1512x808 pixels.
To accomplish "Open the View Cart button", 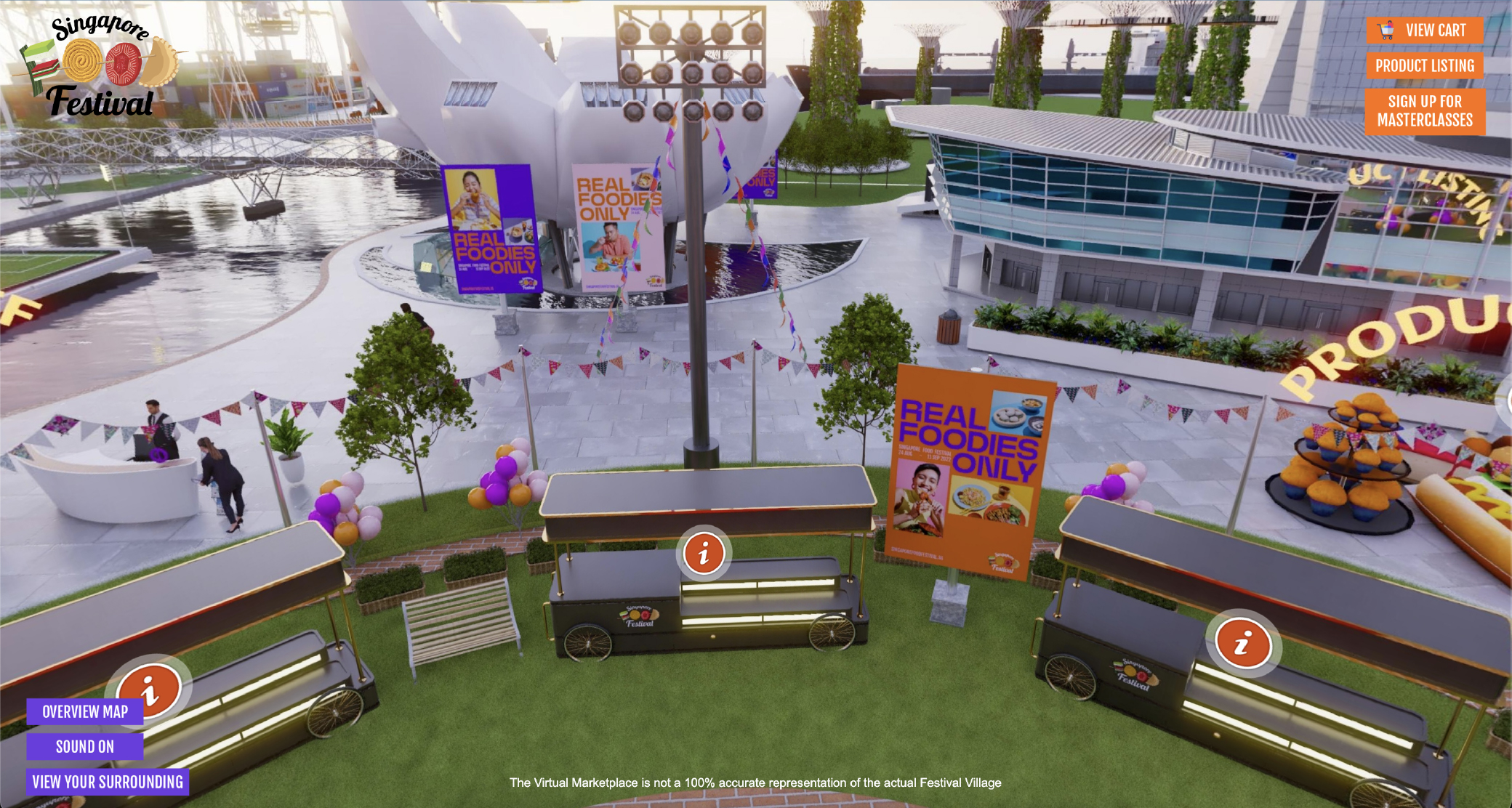I will click(1424, 31).
